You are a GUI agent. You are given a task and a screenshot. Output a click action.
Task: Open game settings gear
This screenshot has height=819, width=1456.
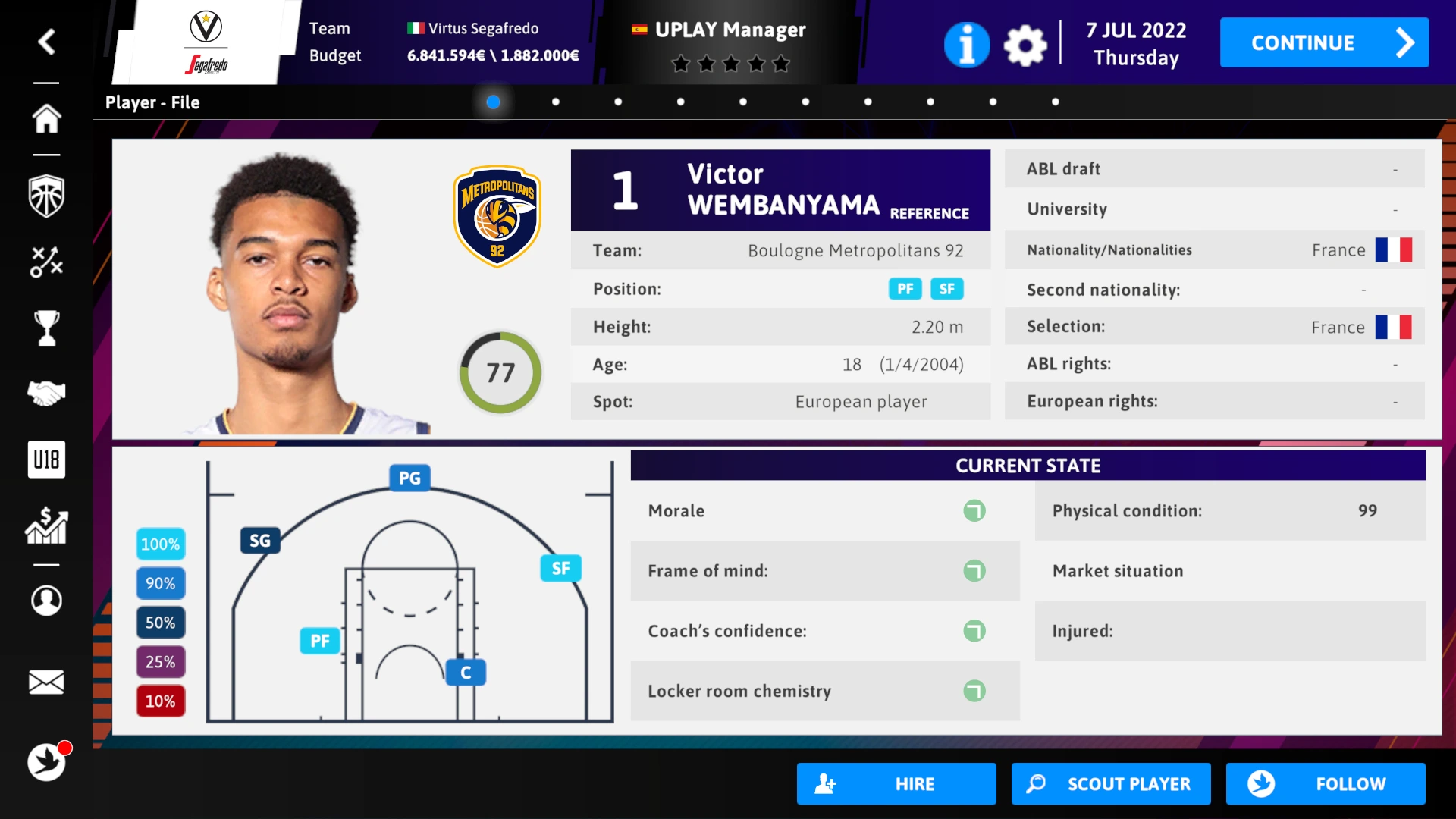point(1025,45)
